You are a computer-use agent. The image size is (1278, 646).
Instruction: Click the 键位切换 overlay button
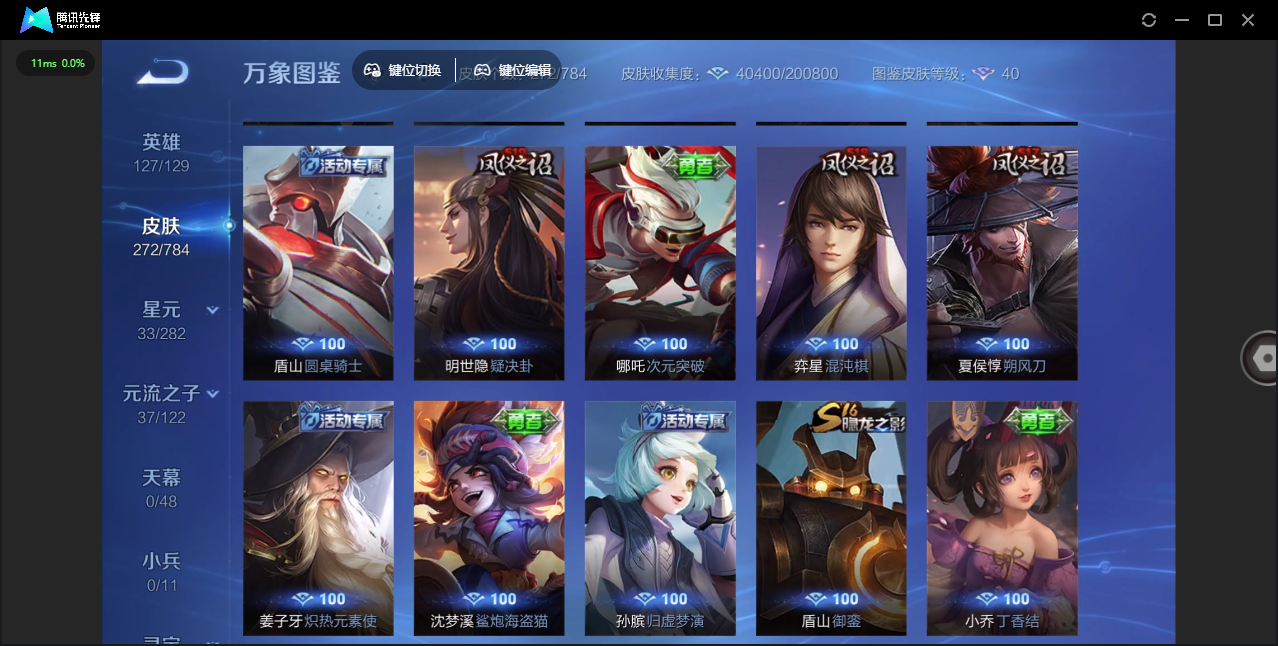(x=403, y=70)
